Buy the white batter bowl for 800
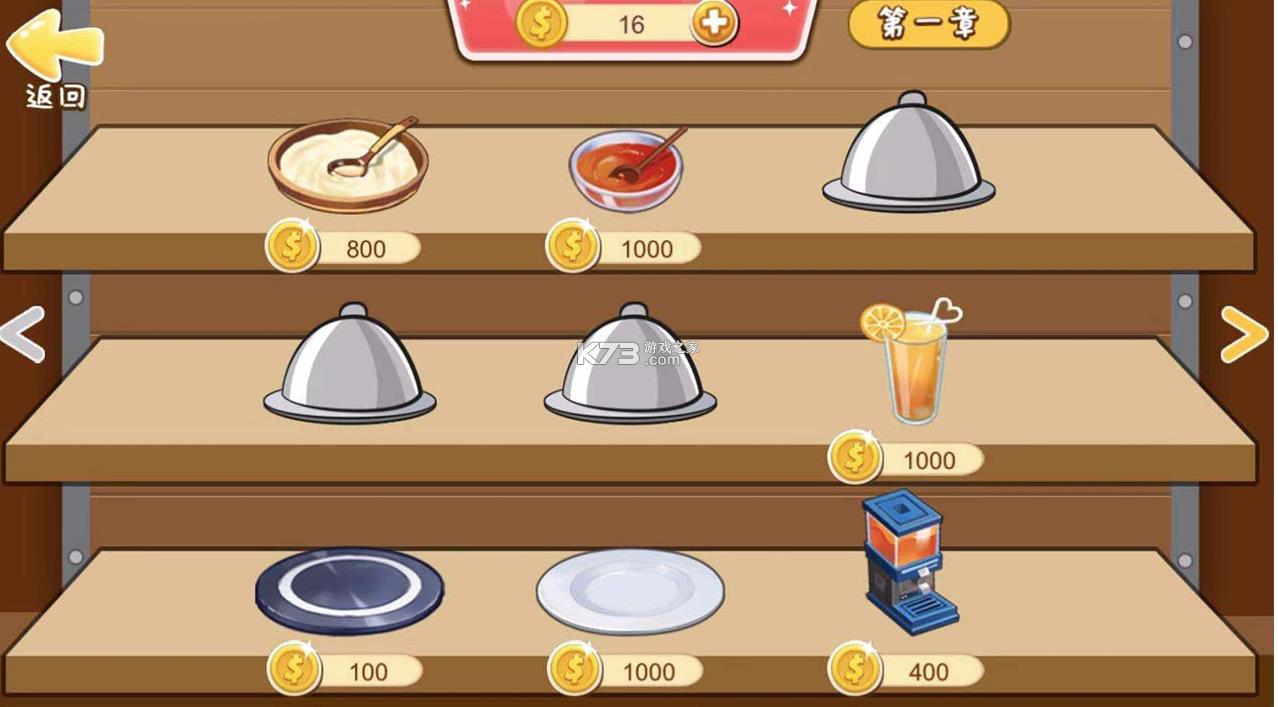The image size is (1278, 707). [x=347, y=165]
